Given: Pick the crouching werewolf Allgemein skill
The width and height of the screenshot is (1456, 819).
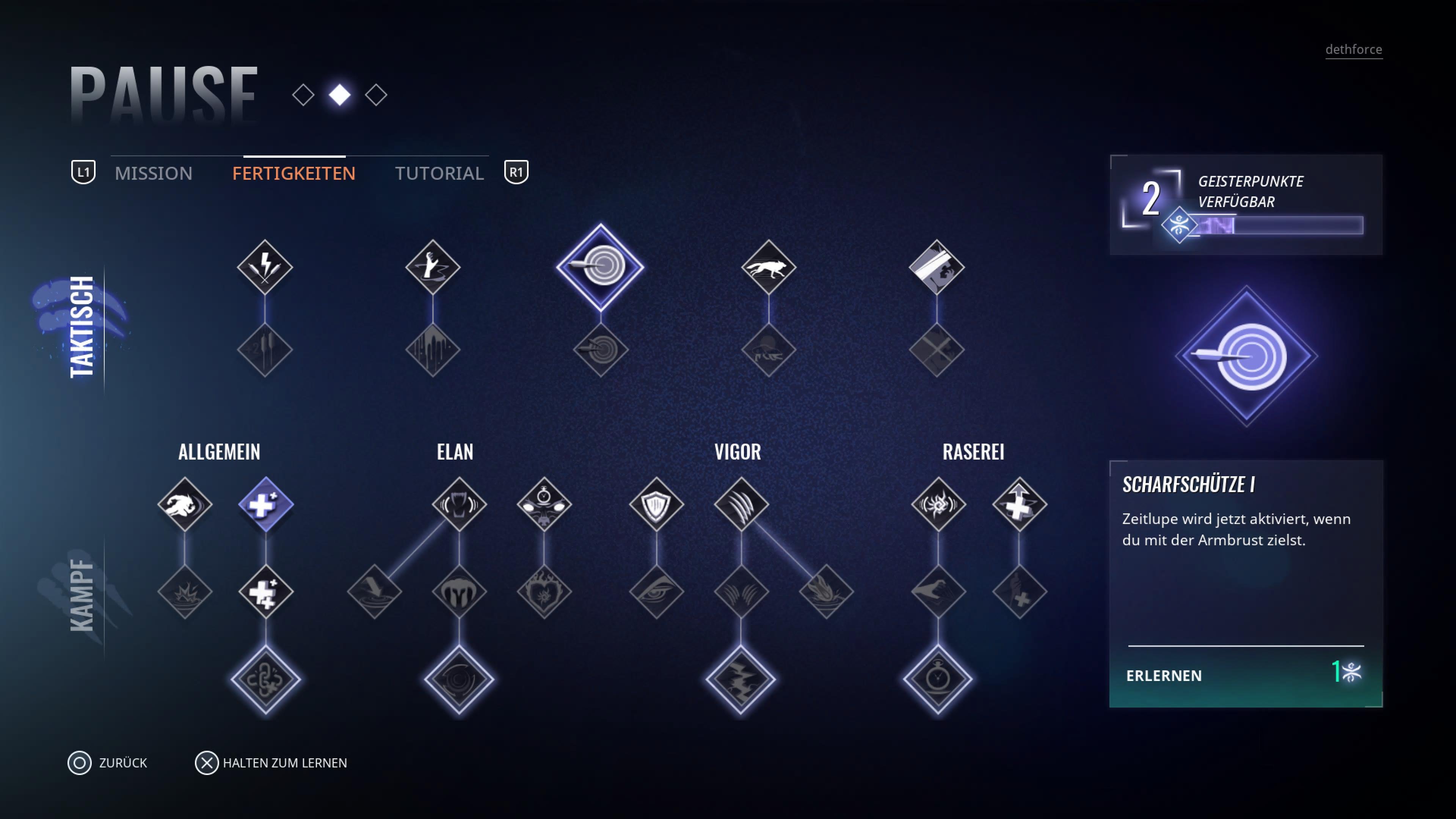Looking at the screenshot, I should coord(185,504).
